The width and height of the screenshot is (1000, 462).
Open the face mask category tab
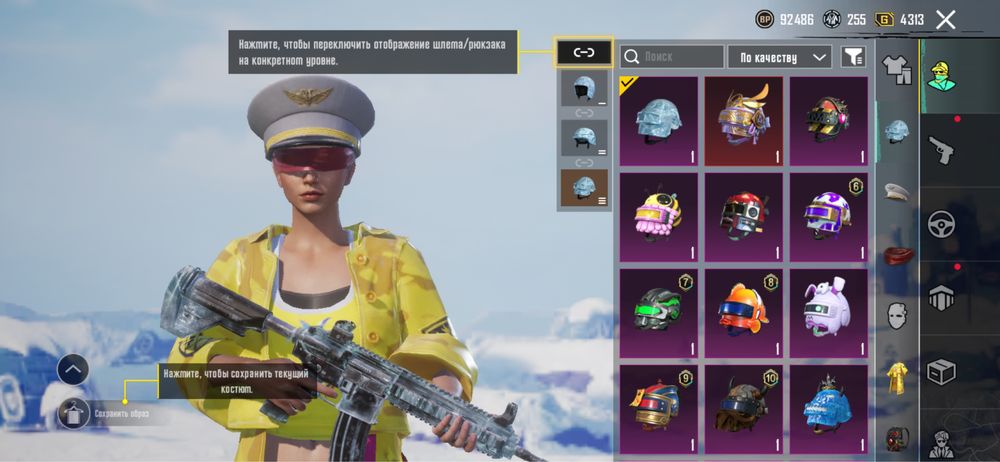[897, 316]
